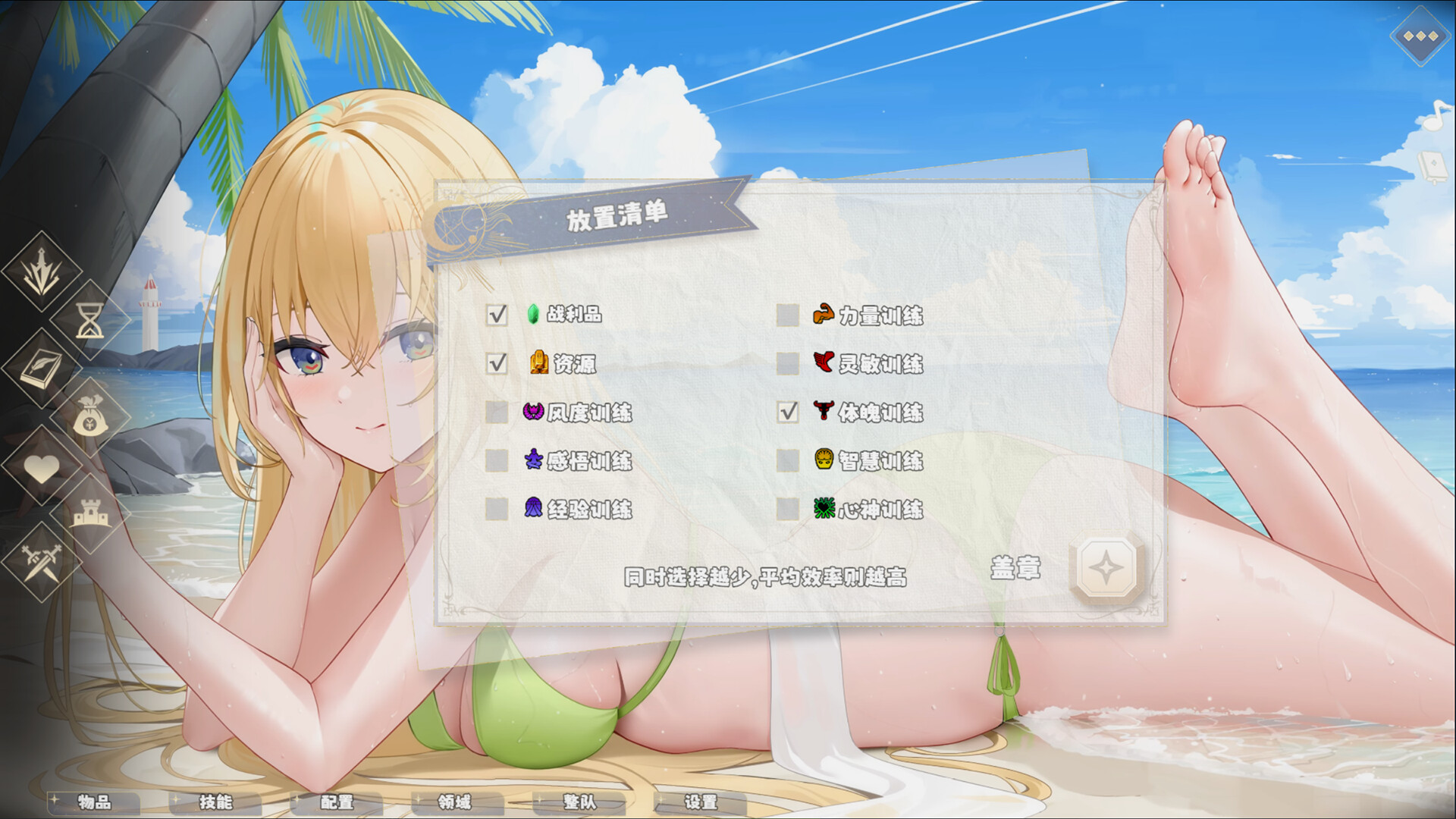Click the 盖章 stamp button
This screenshot has height=819, width=1456.
(1016, 570)
